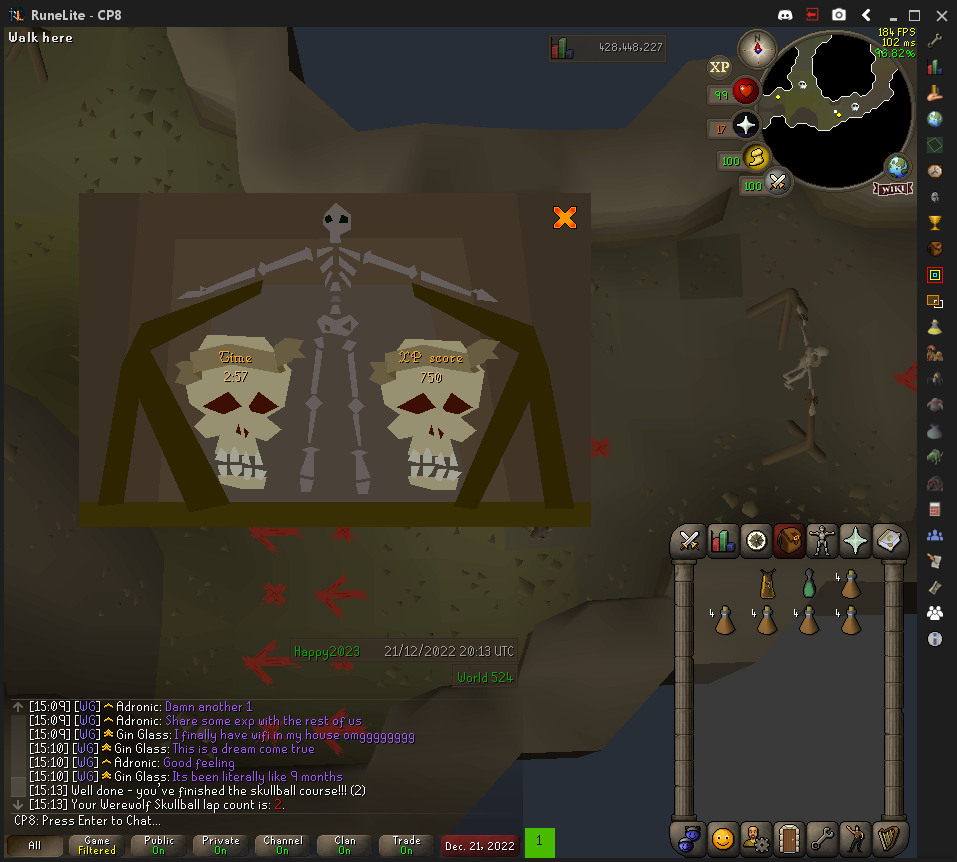The width and height of the screenshot is (957, 862).
Task: Click the Wiki lookup banner
Action: [x=892, y=188]
